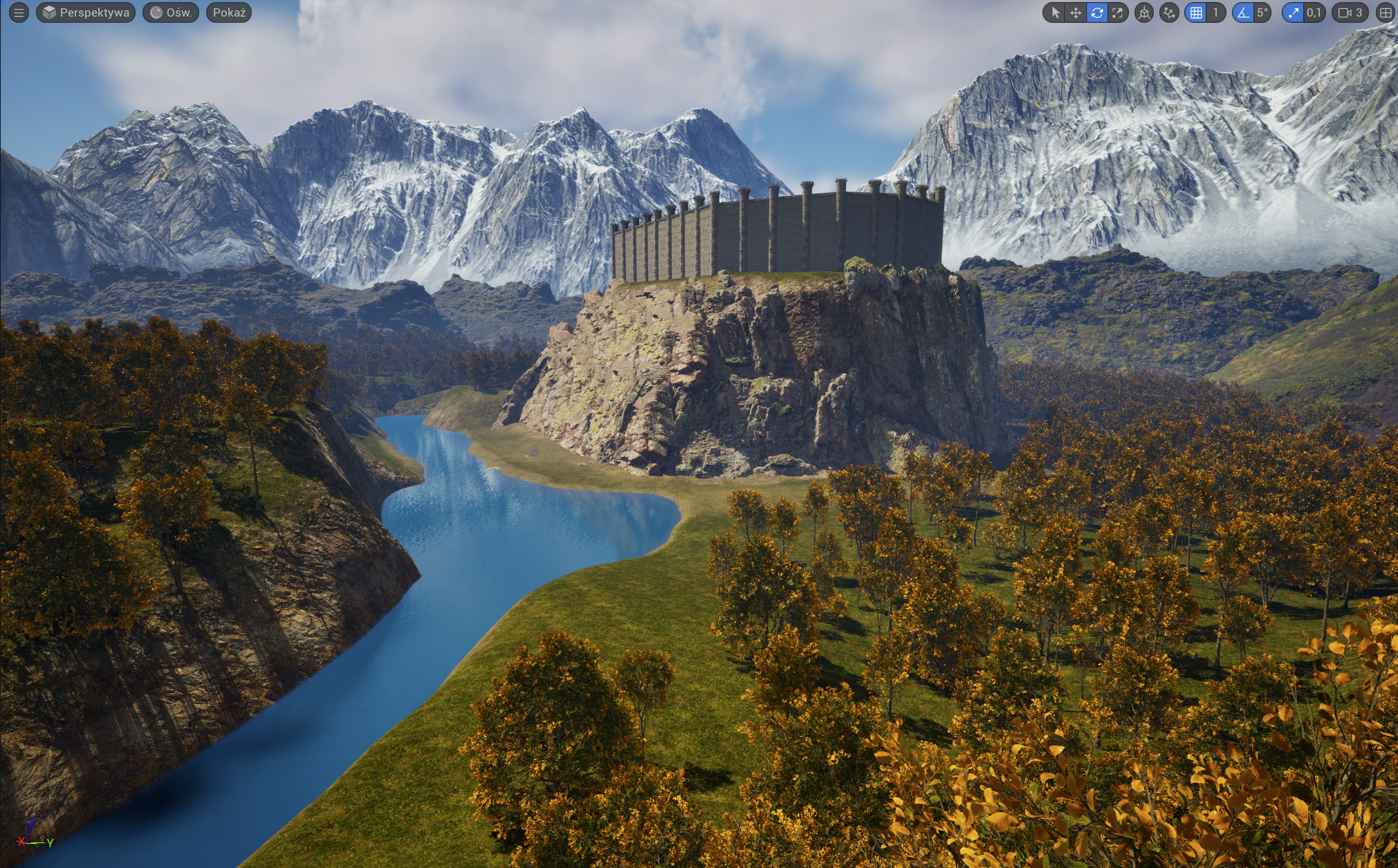Choose the scale gizmo tool
Screen dimensions: 1398x868
[x=1117, y=12]
